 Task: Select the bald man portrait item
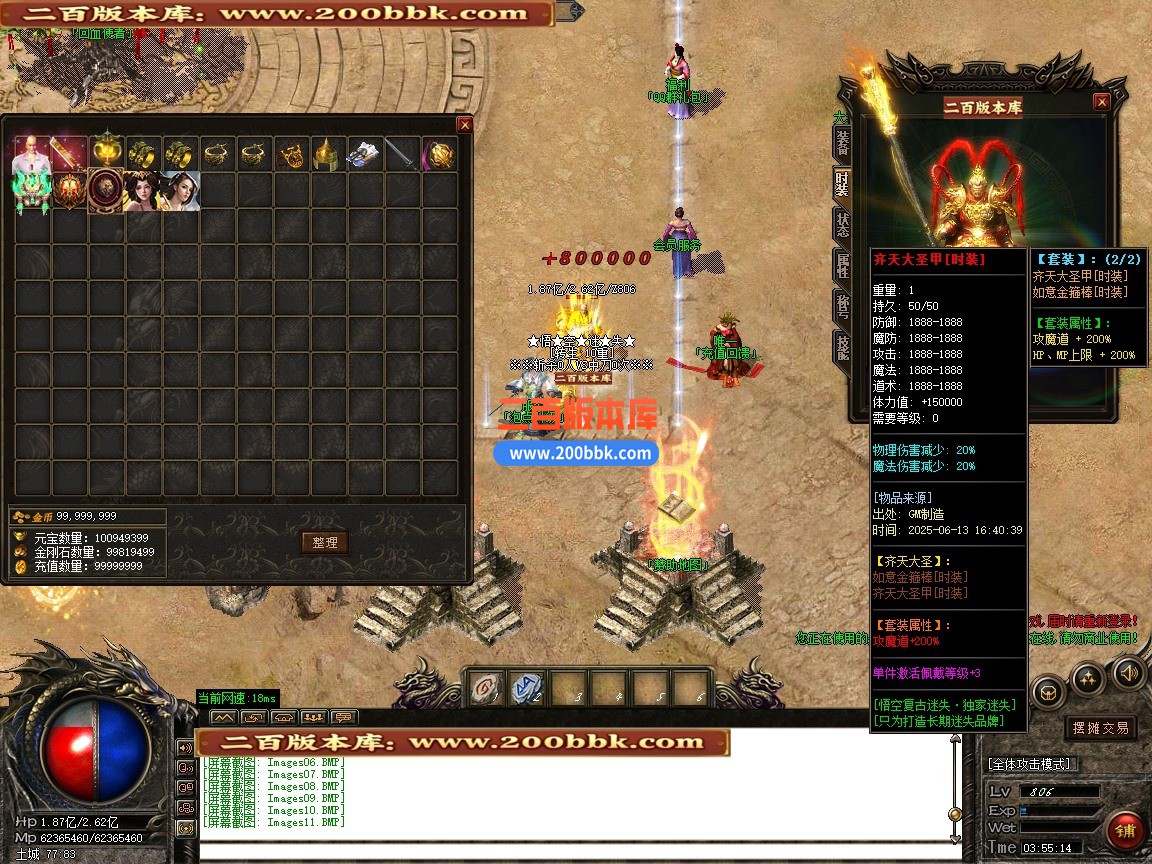[x=32, y=154]
